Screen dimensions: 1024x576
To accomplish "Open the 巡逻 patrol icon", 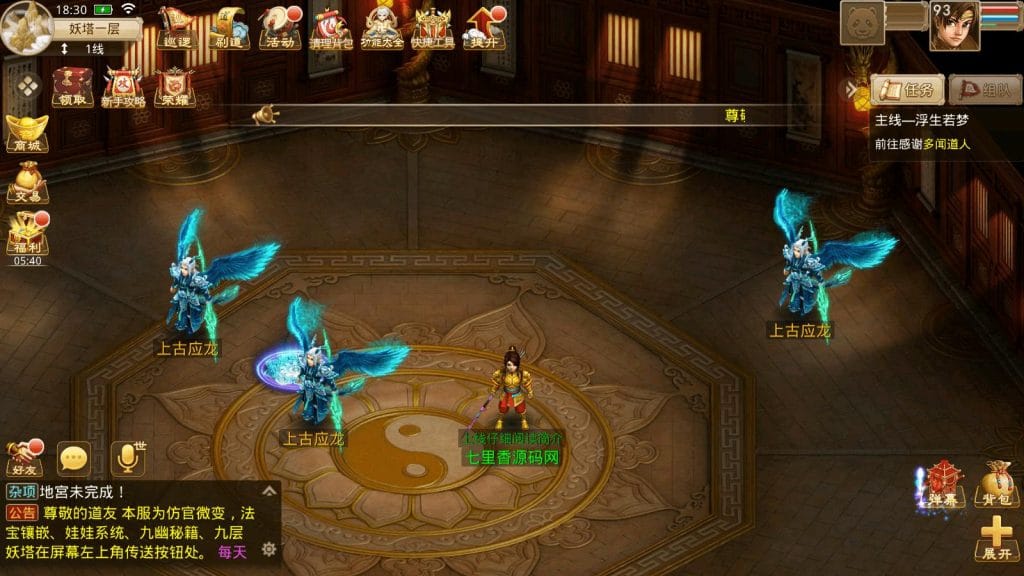I will click(x=175, y=26).
